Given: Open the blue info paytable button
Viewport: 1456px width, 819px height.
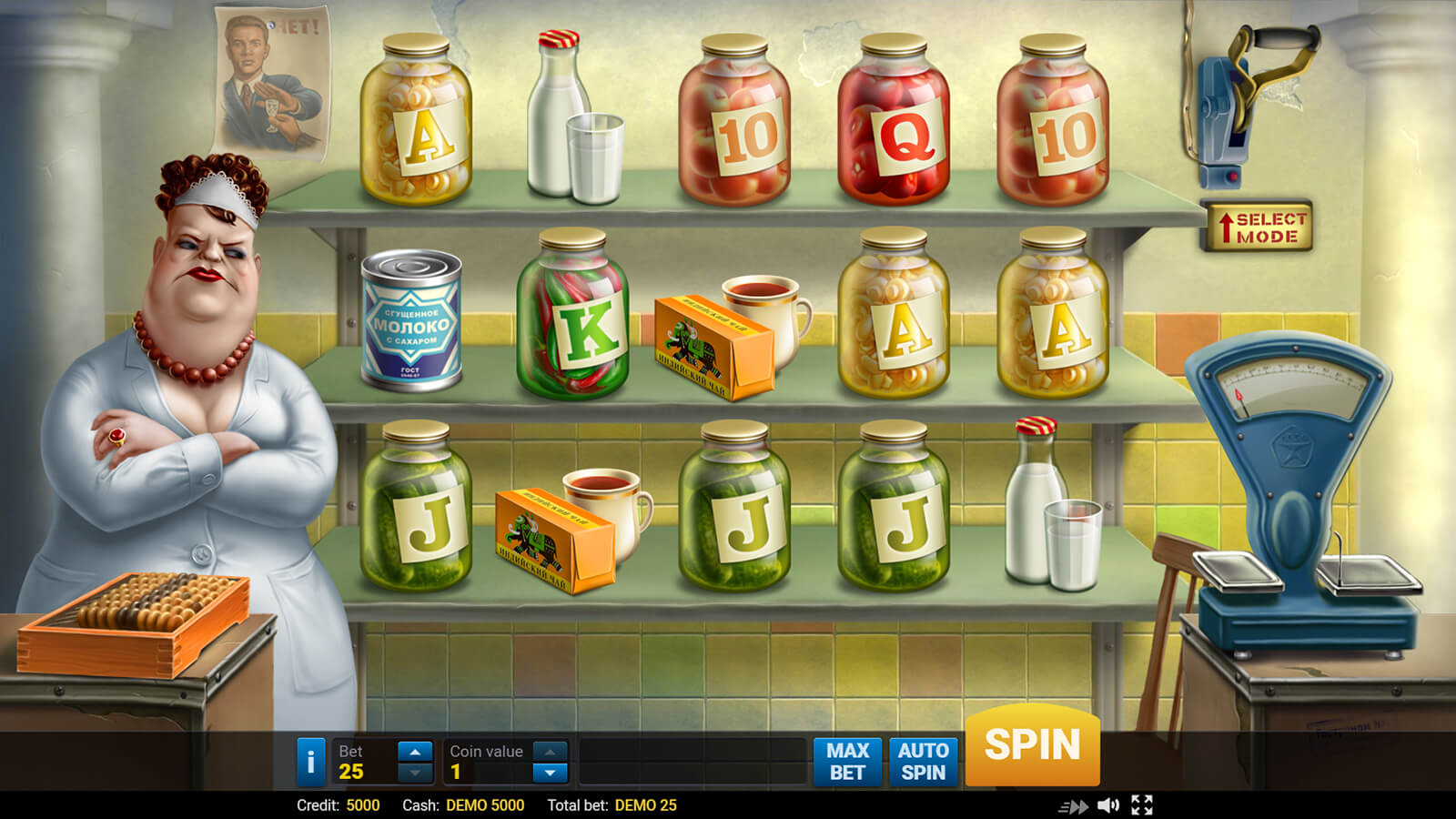Looking at the screenshot, I should [x=310, y=762].
